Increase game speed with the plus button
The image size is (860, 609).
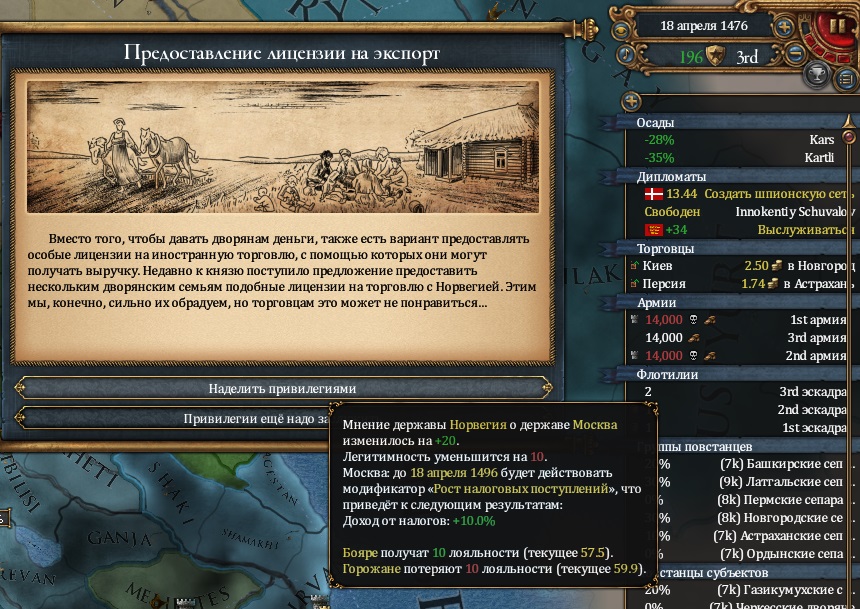783,27
